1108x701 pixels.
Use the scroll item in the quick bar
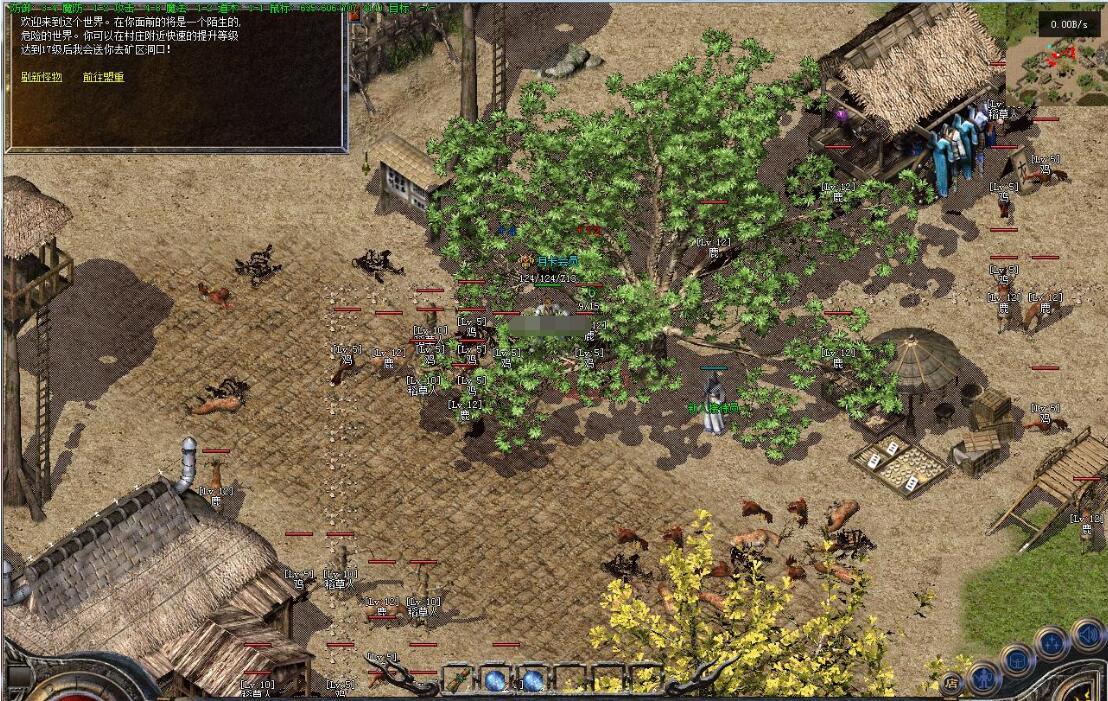pyautogui.click(x=456, y=681)
